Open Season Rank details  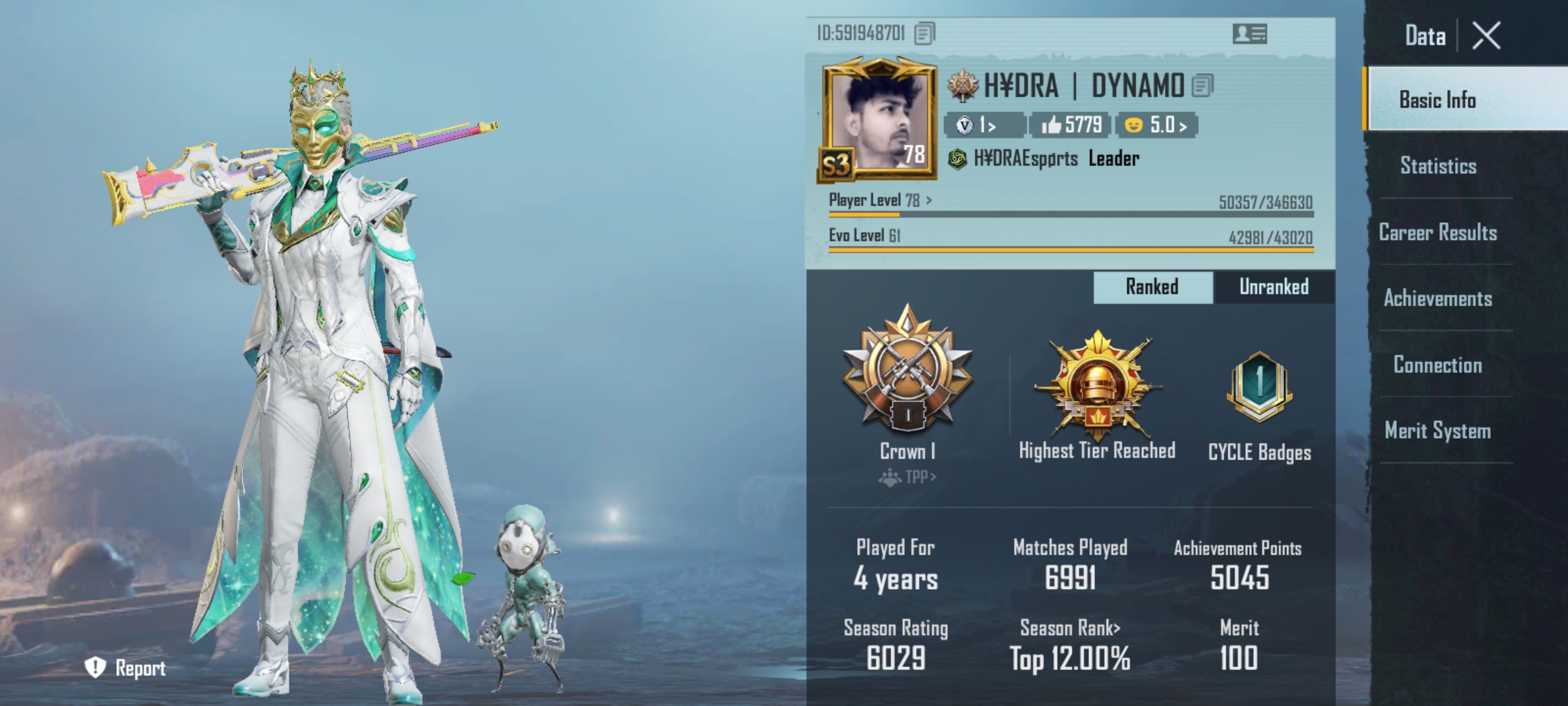(x=1070, y=628)
